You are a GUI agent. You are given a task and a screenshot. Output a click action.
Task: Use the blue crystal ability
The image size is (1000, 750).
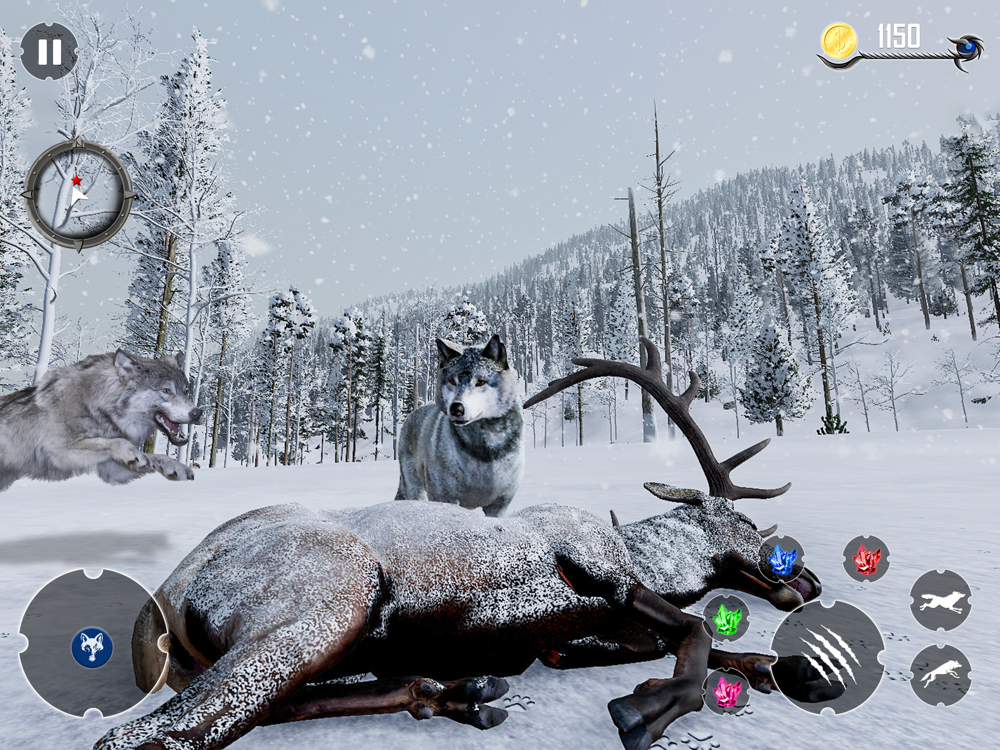pyautogui.click(x=782, y=559)
